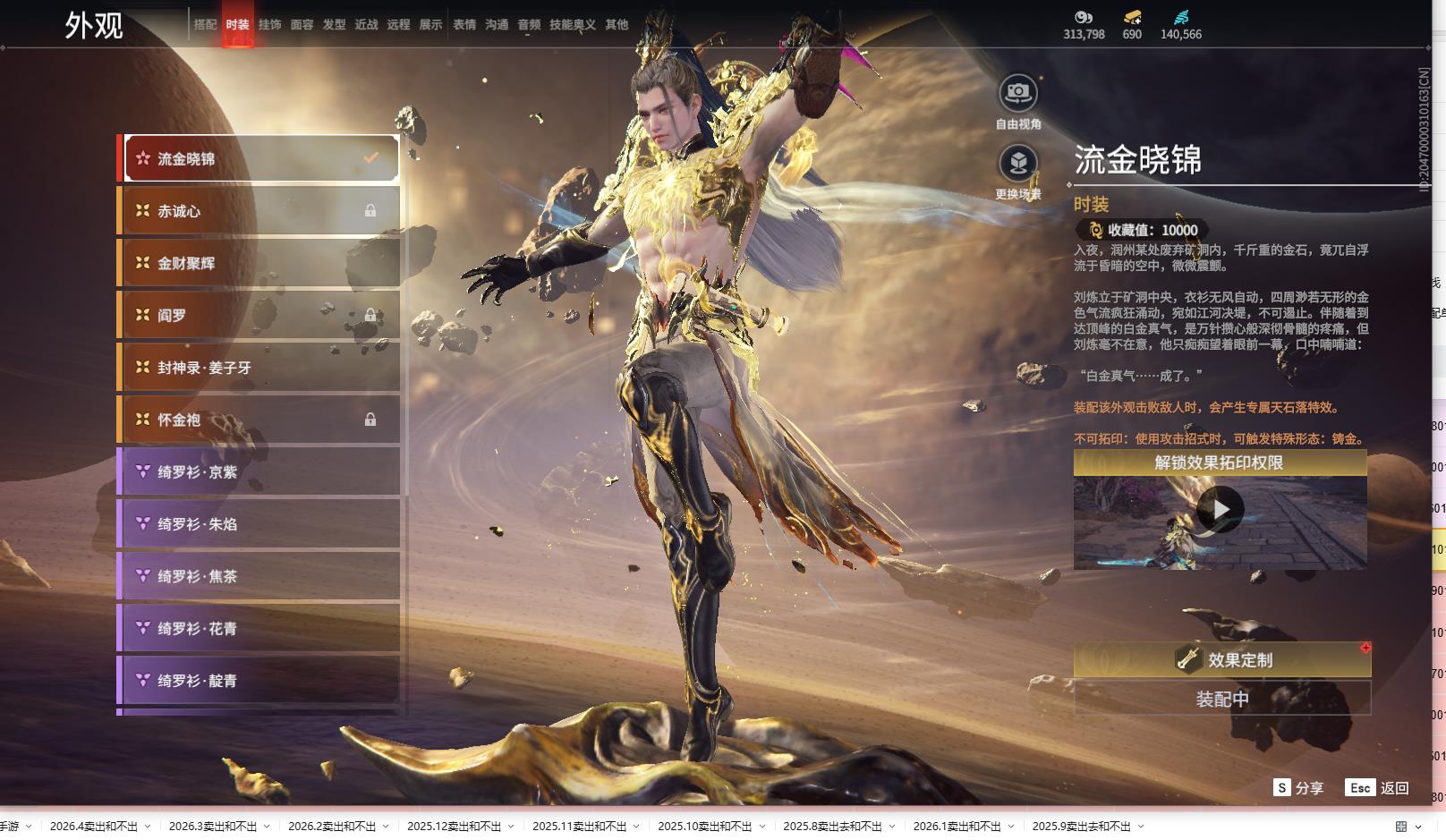Select the 绮罗衫·京紫 outfit
The image size is (1446, 840).
pos(259,471)
